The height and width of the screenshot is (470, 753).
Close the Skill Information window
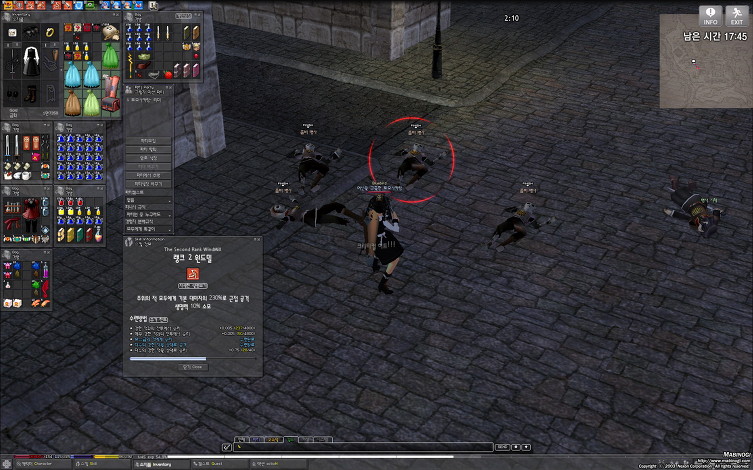[x=257, y=240]
